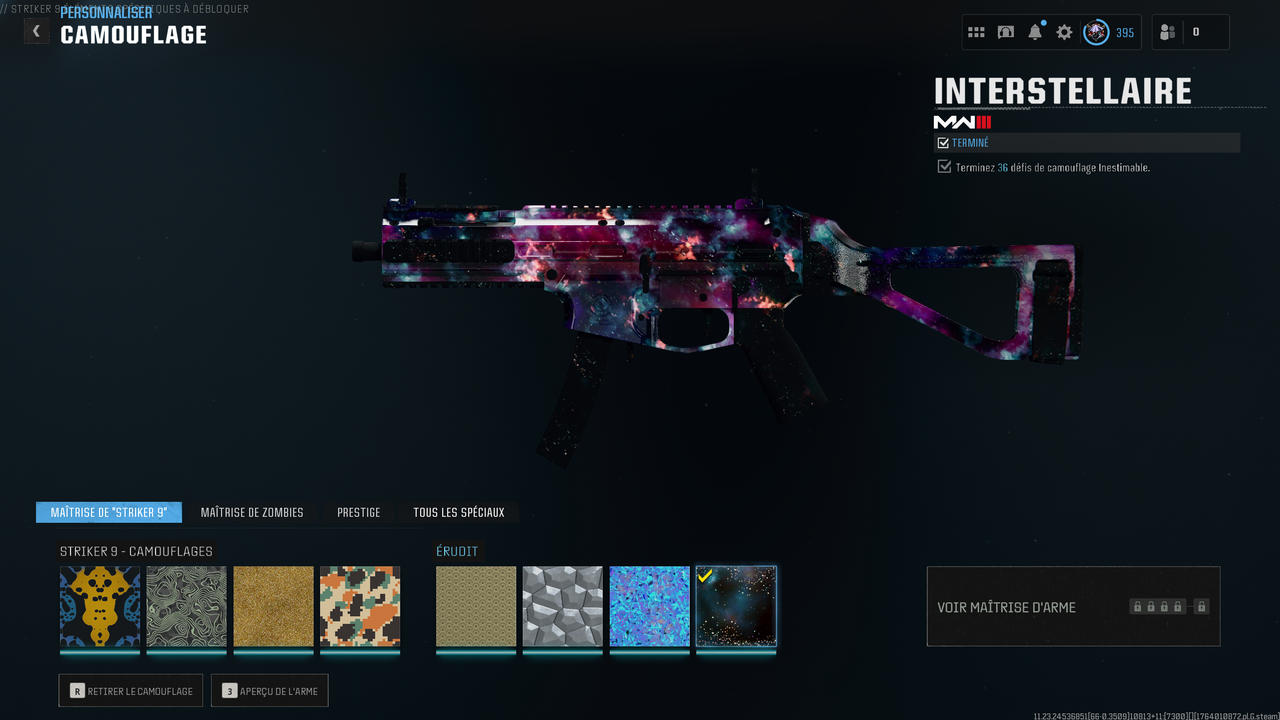Show Tous les Spéciaux camouflages
Viewport: 1280px width, 720px height.
[459, 512]
